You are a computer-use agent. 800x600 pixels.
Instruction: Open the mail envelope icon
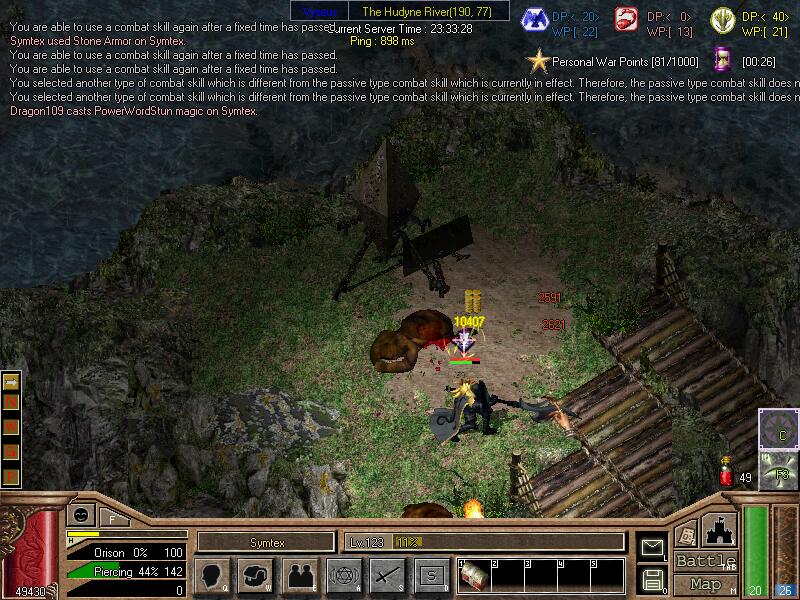click(x=652, y=547)
